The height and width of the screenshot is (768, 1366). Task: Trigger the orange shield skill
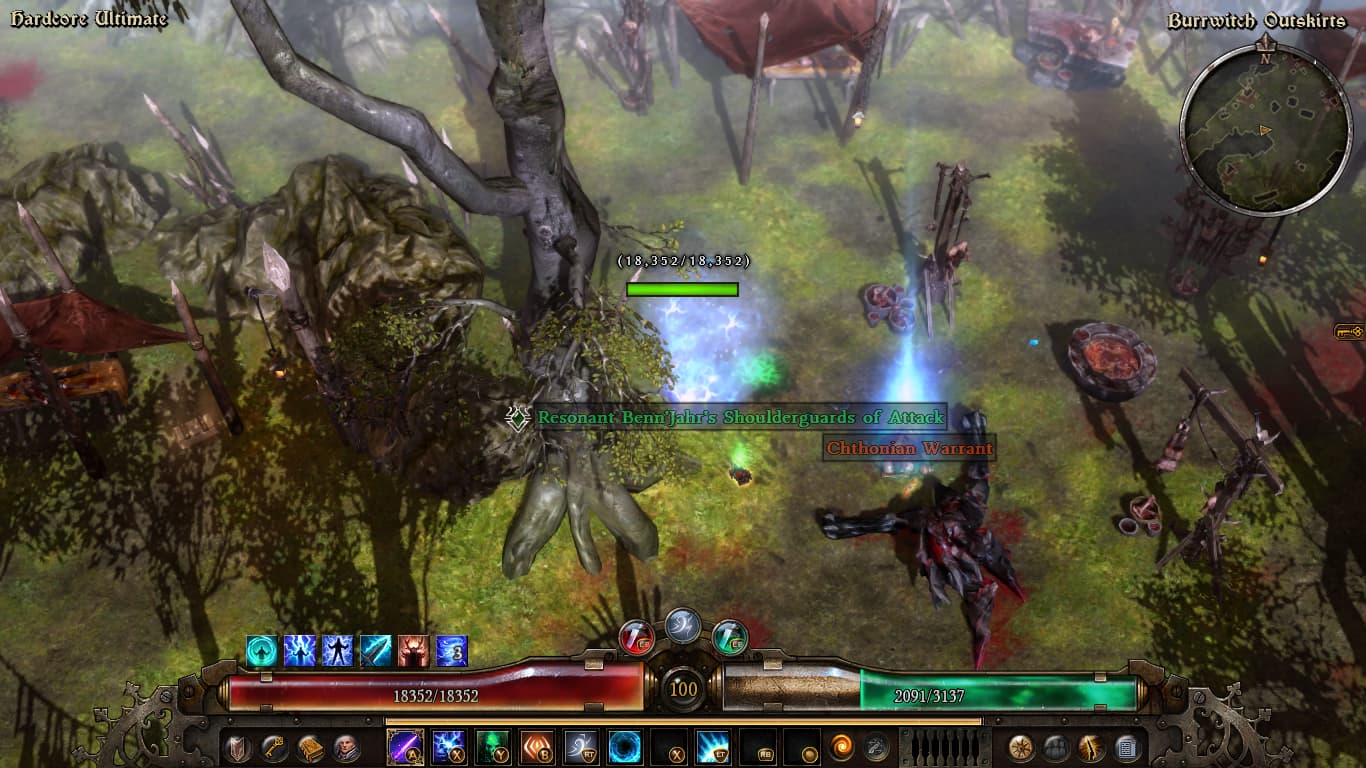pos(536,747)
